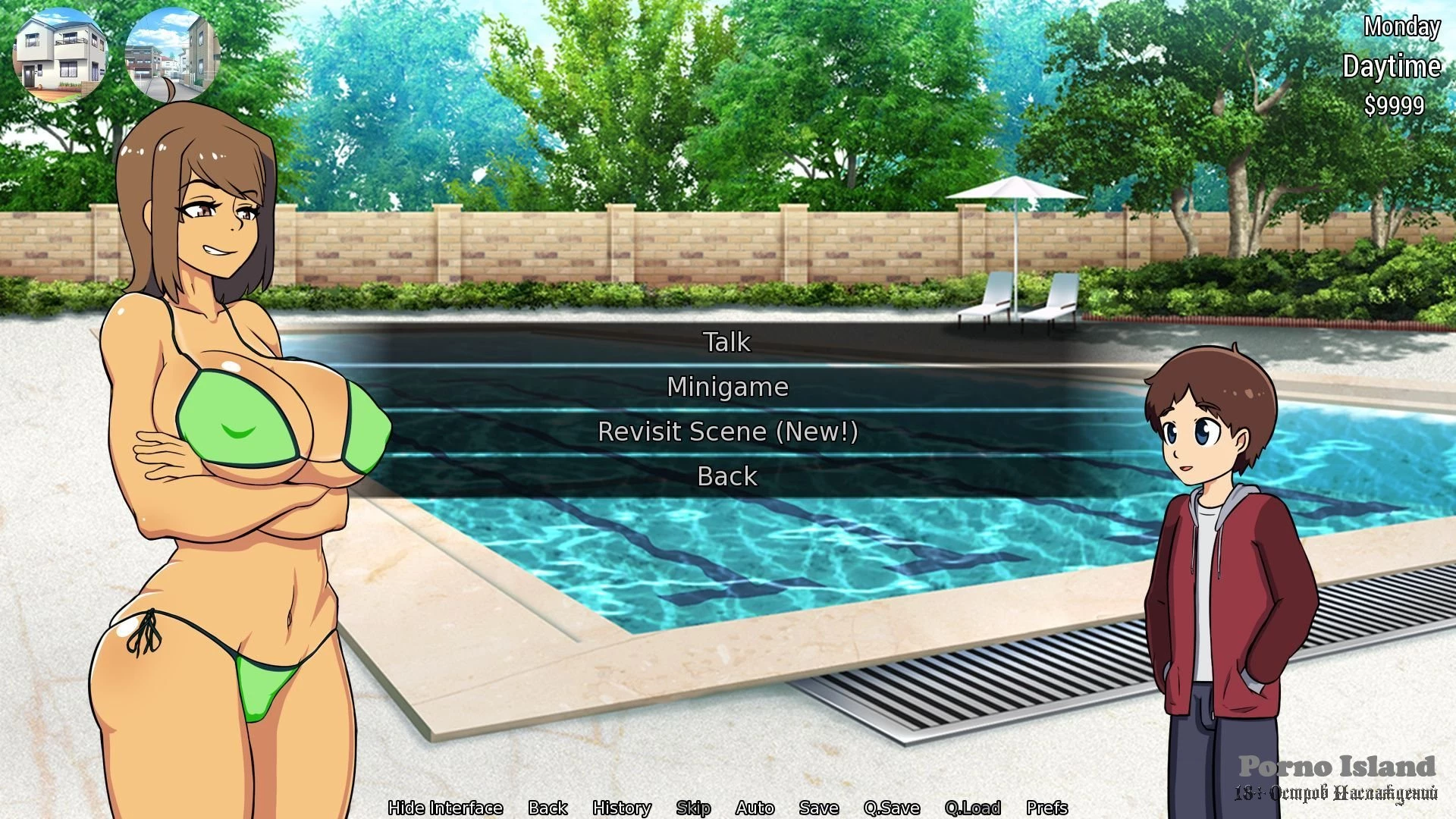Choose the Talk dialogue option

(x=727, y=342)
